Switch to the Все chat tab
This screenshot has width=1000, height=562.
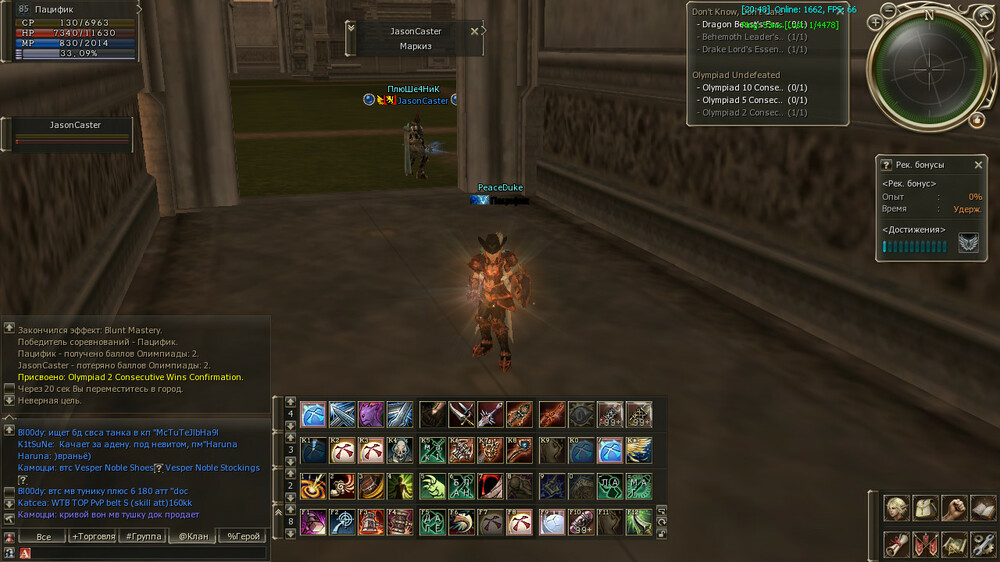(x=43, y=536)
